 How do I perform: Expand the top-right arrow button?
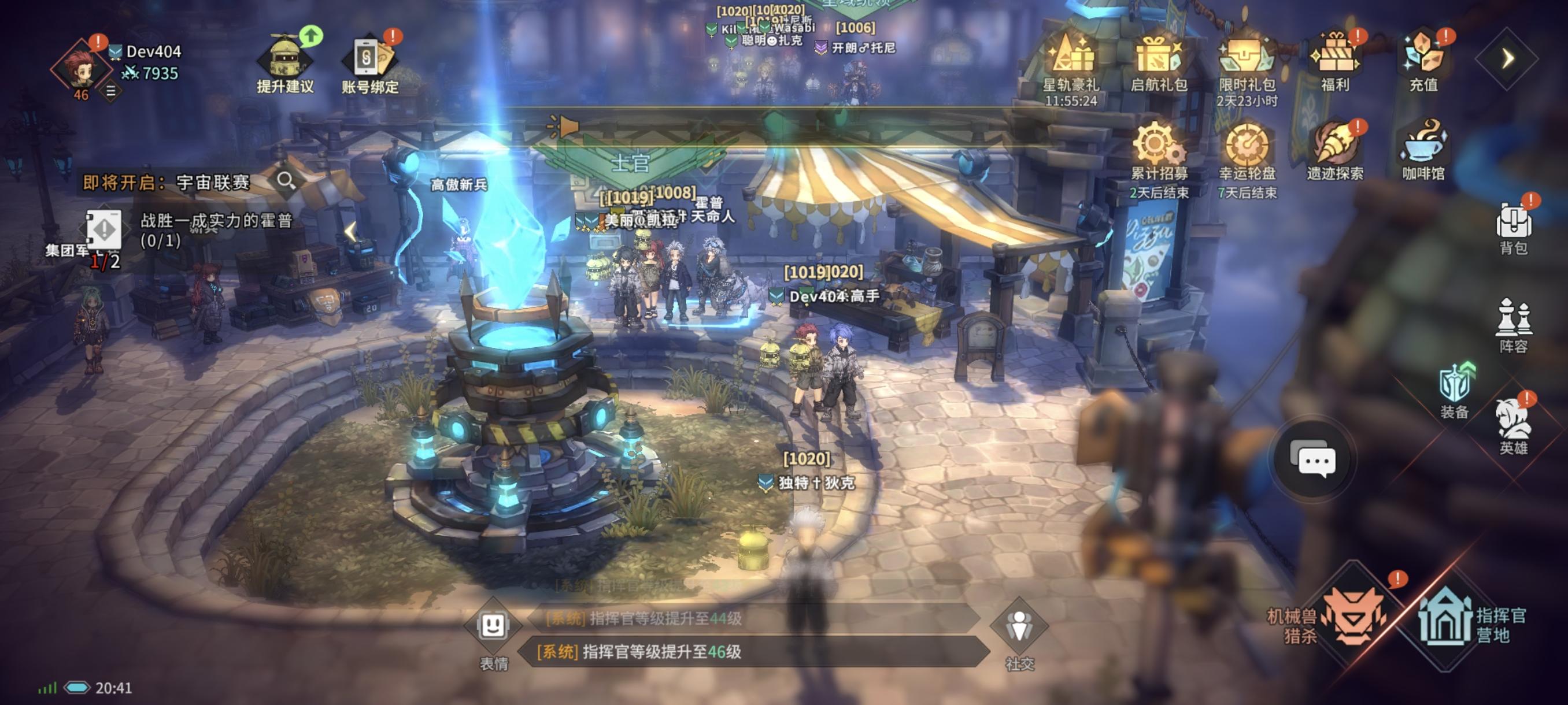pyautogui.click(x=1507, y=59)
